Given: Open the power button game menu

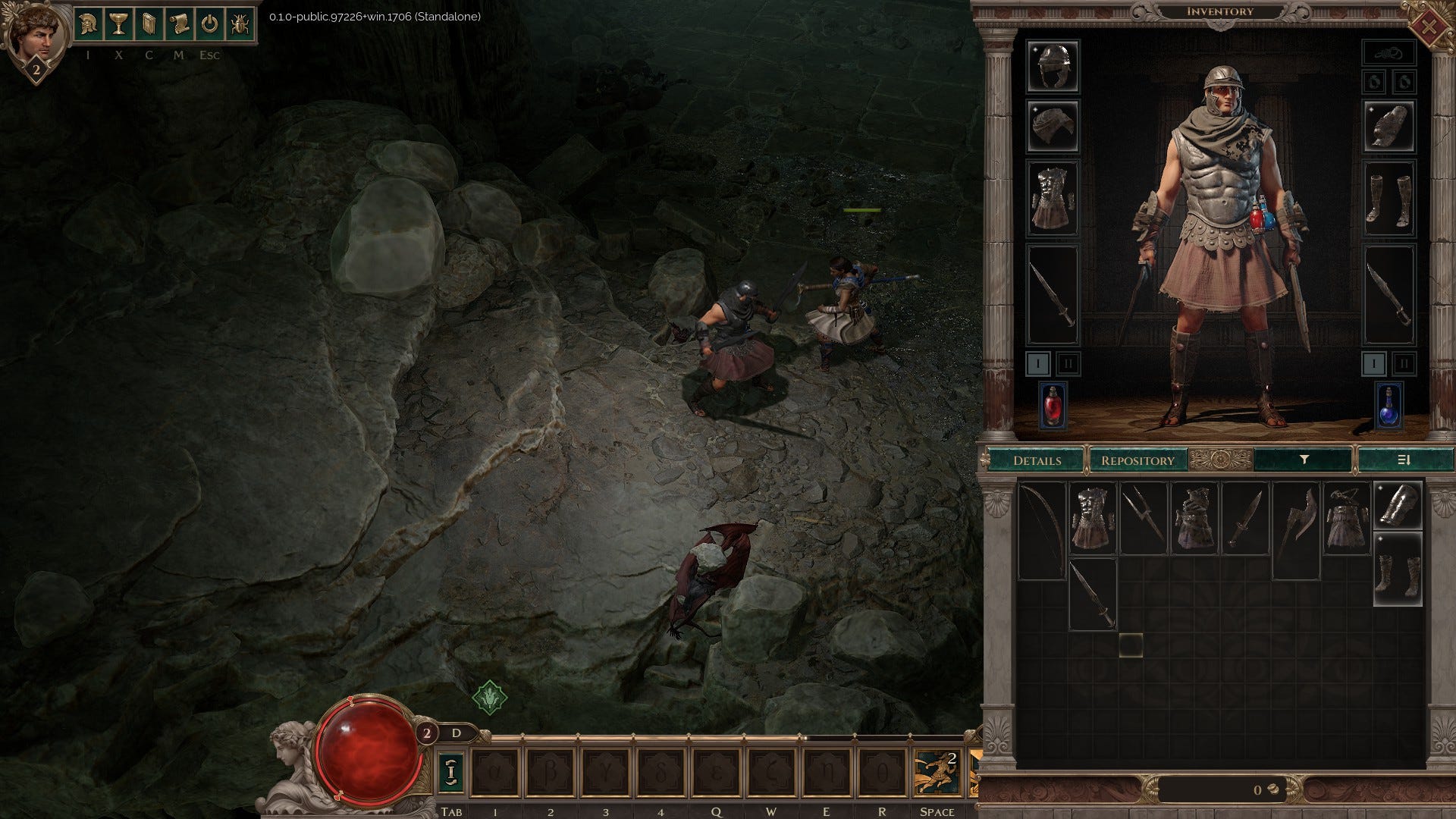Looking at the screenshot, I should tap(209, 25).
